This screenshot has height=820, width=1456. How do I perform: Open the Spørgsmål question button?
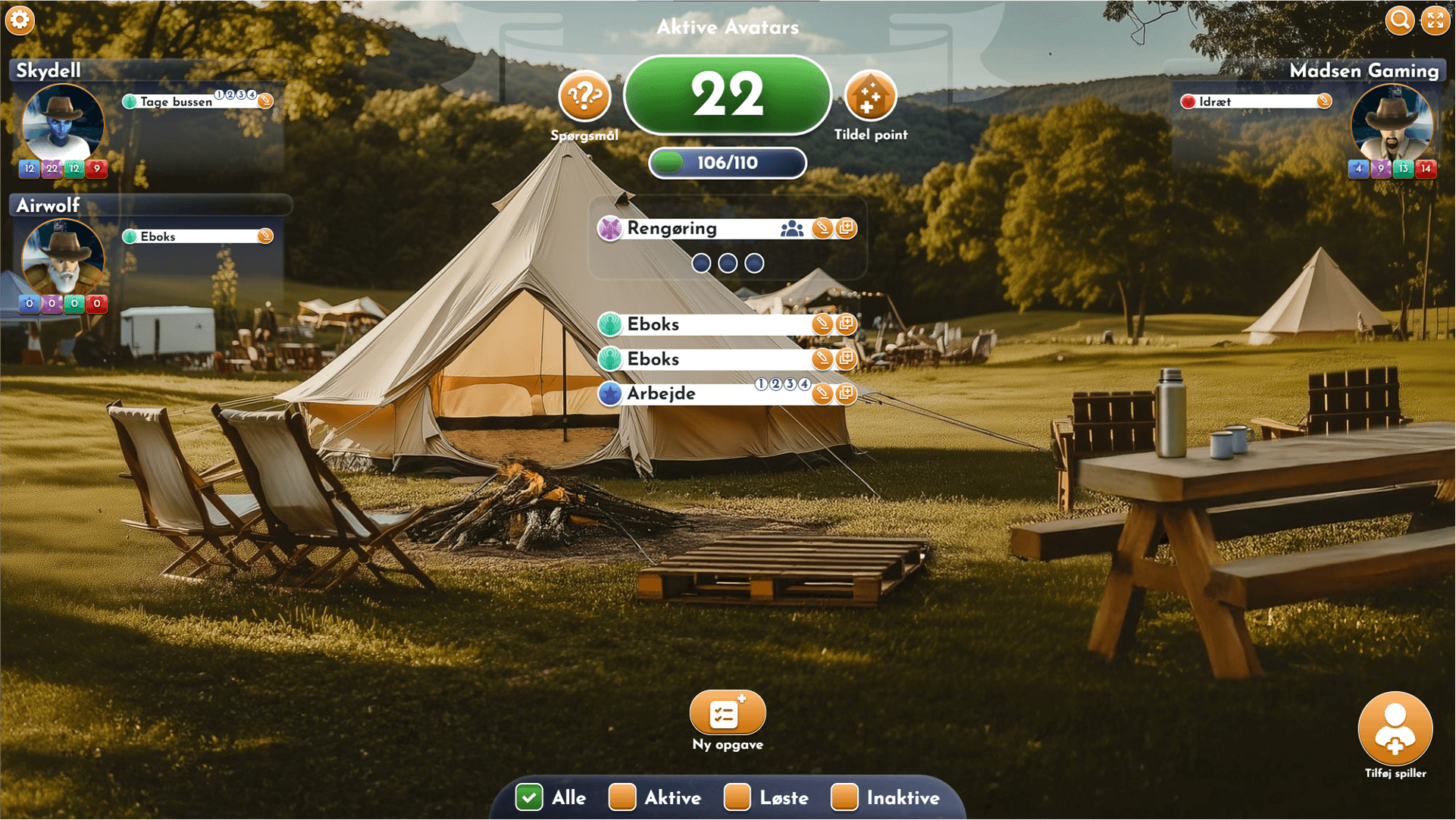[x=584, y=96]
